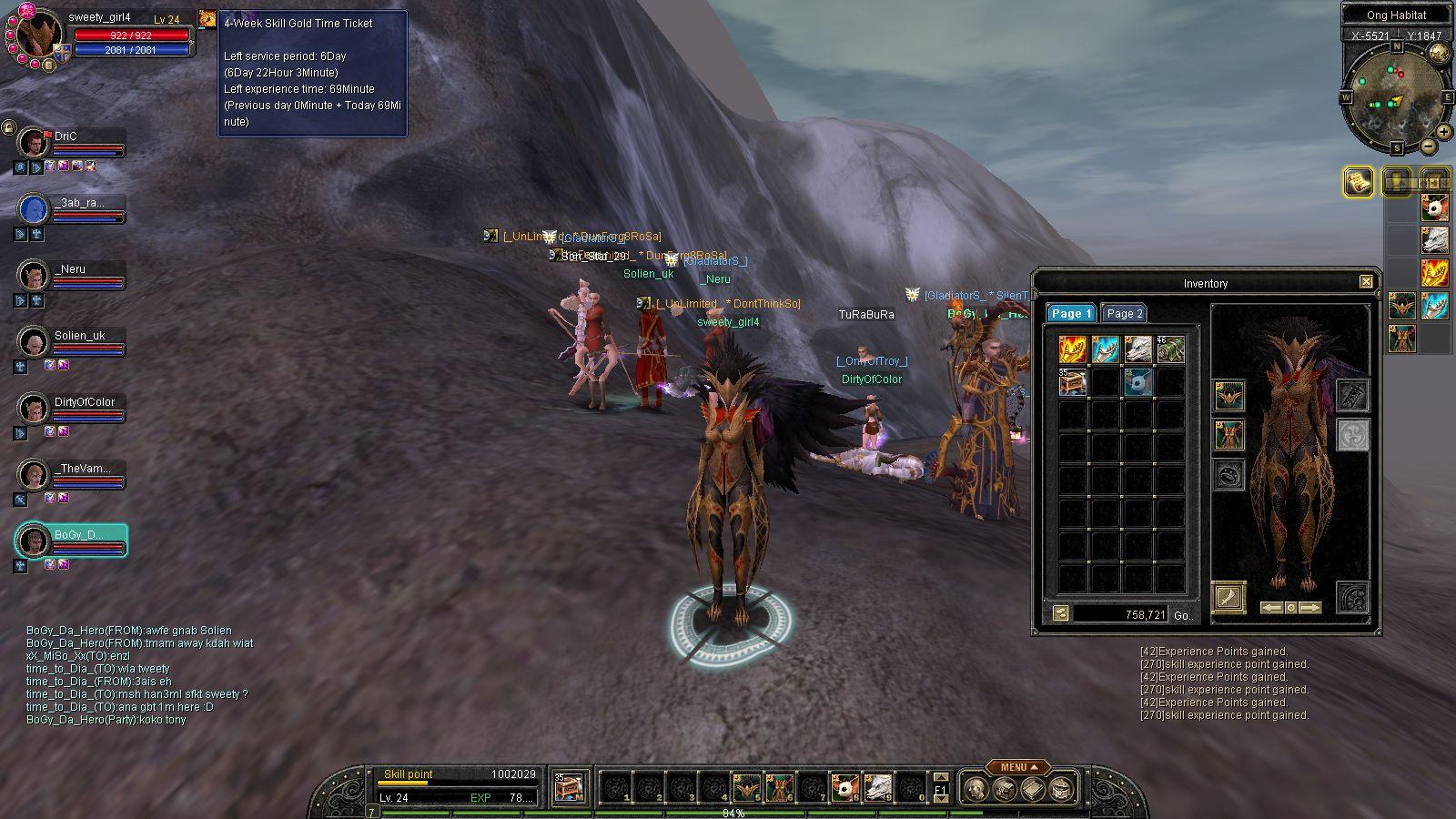Select party member Solien_uk from party list

point(79,336)
